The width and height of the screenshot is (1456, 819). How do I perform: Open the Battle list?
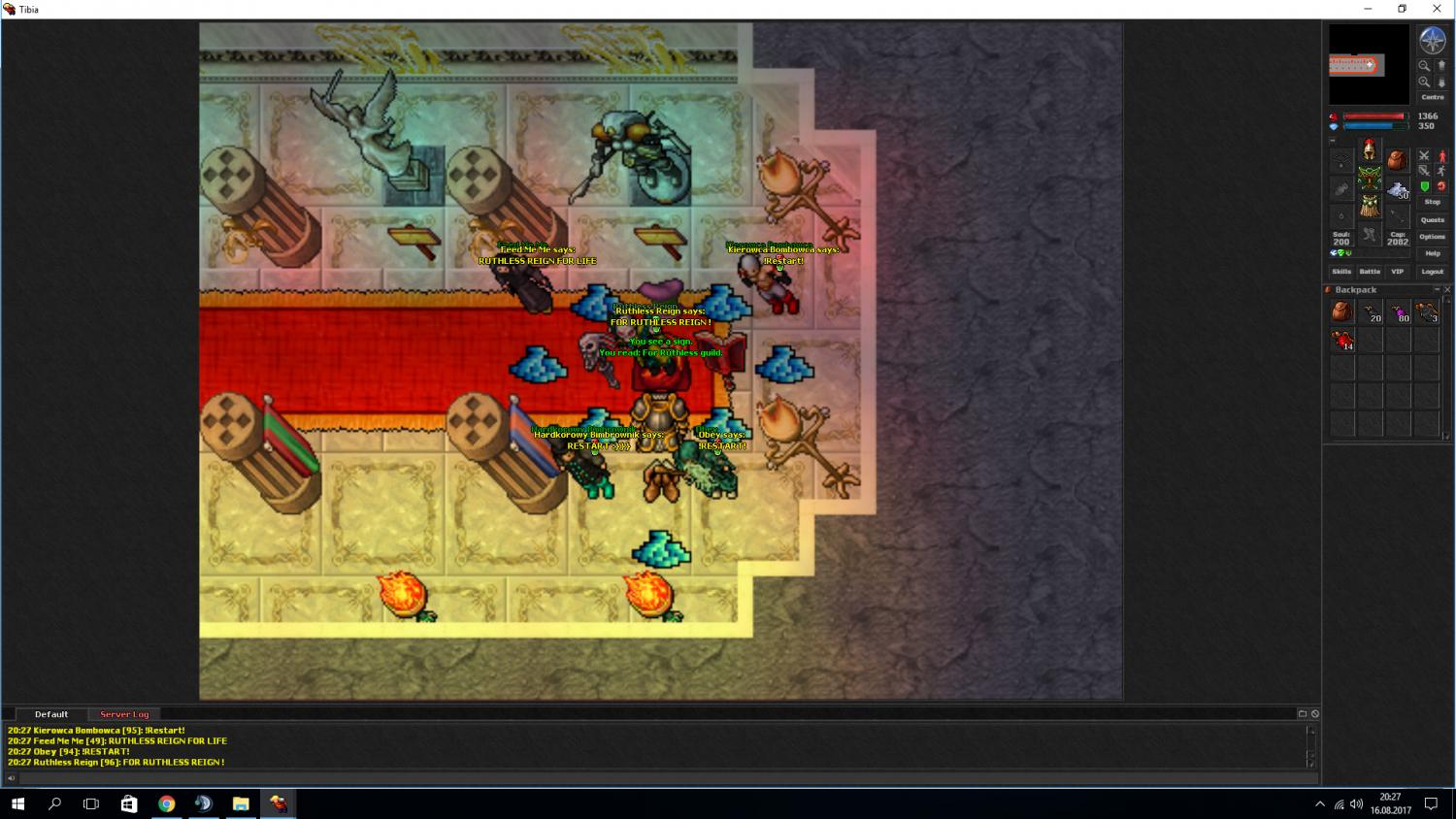coord(1370,272)
